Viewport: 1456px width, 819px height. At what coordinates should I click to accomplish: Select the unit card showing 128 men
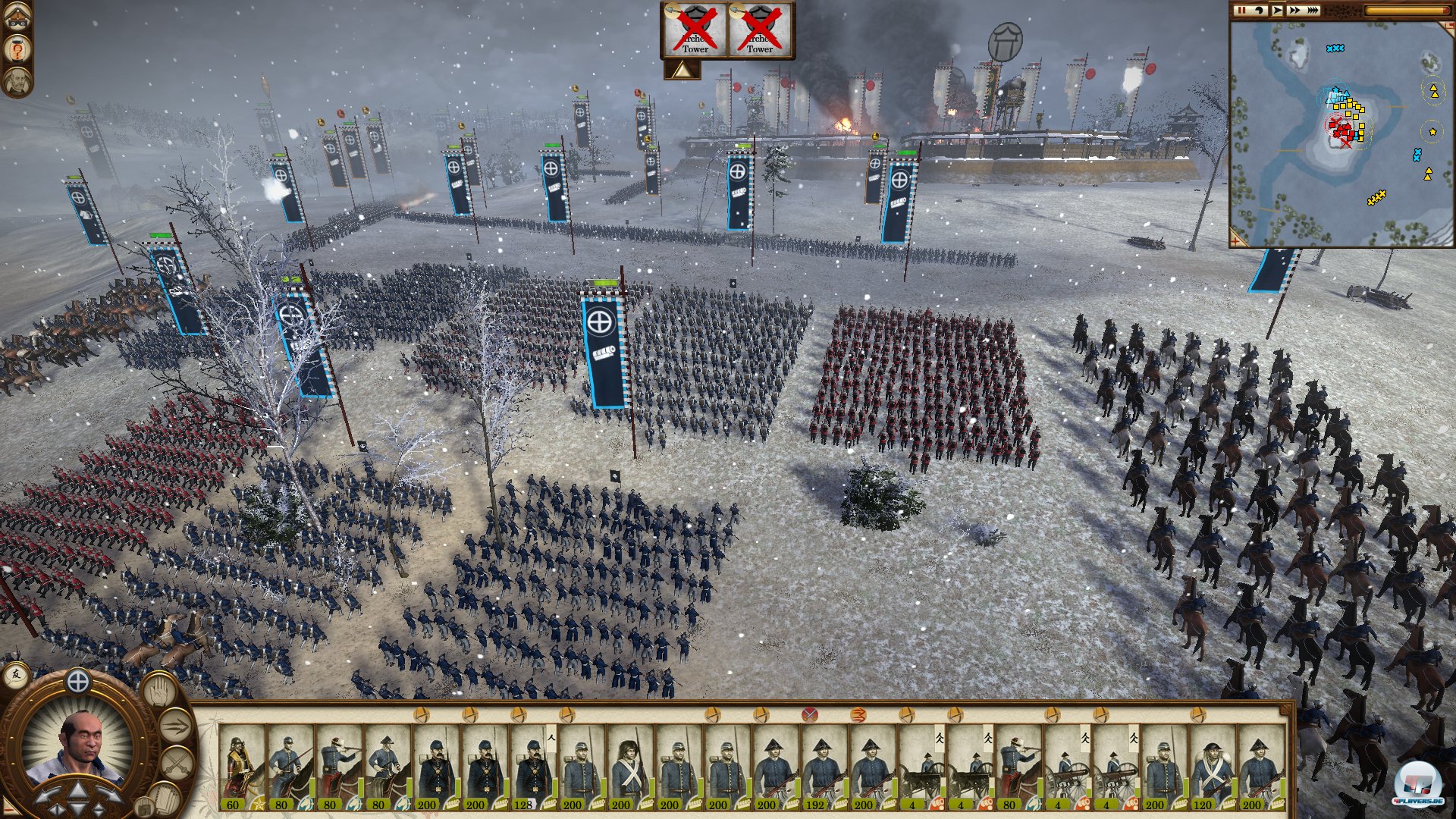pos(533,767)
